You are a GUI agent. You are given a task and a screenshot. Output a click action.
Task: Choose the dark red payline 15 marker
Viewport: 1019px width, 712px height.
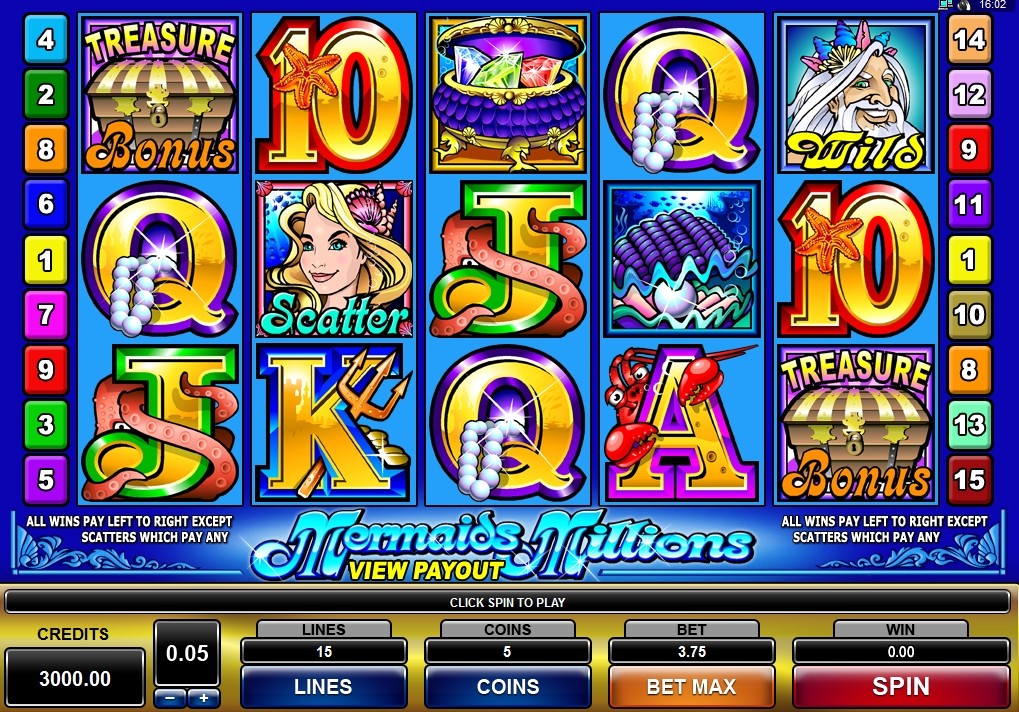point(969,478)
